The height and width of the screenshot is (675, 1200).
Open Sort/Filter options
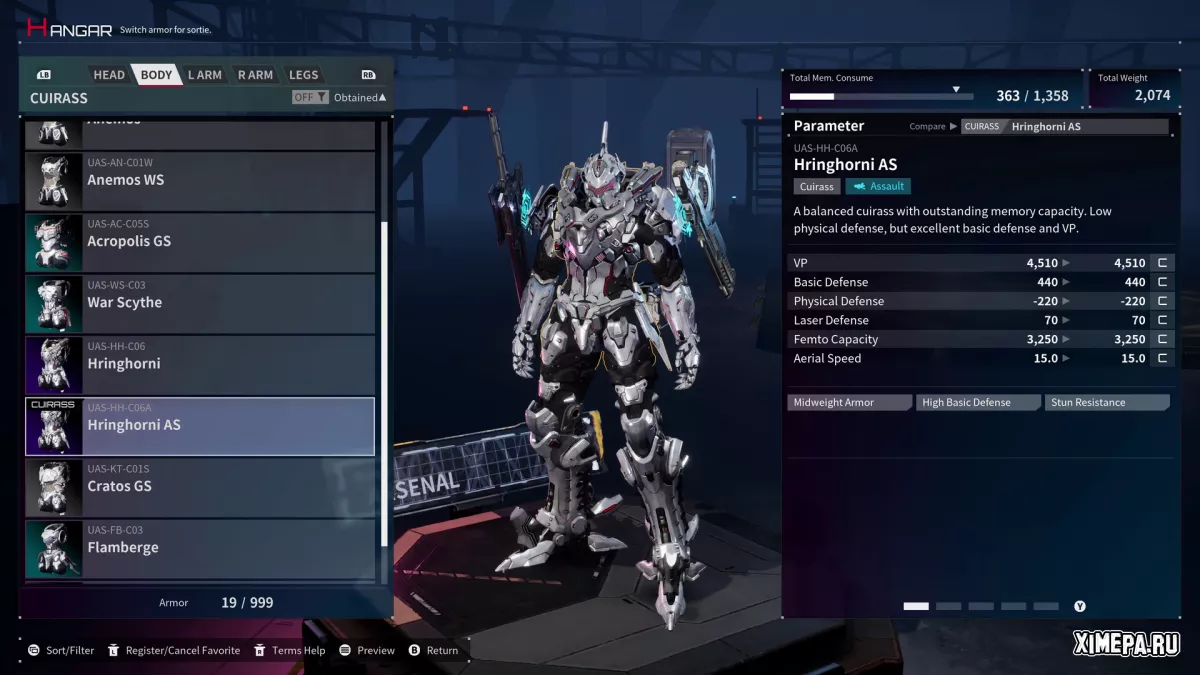[x=61, y=650]
